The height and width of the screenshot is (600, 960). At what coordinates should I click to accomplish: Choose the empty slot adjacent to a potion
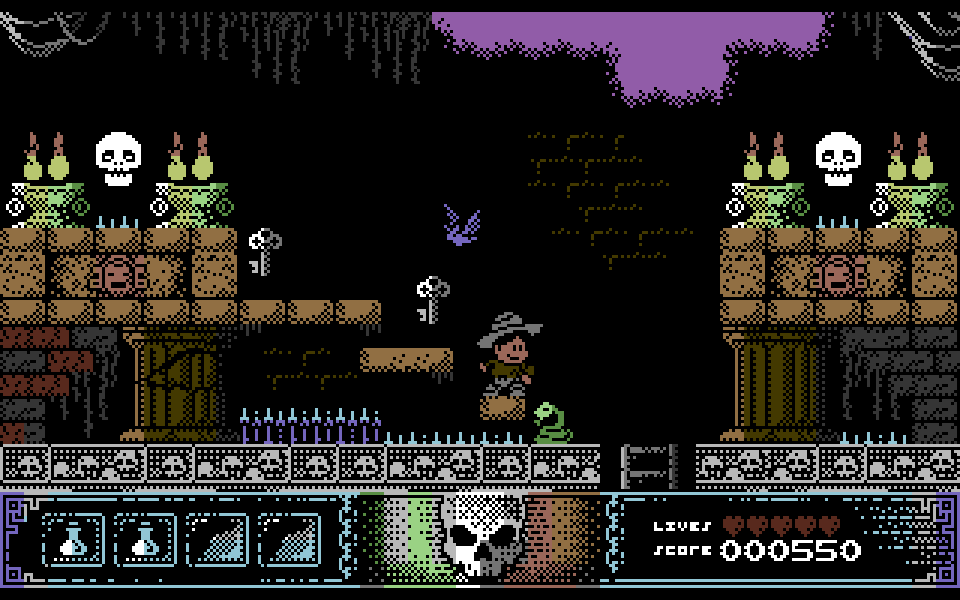217,540
